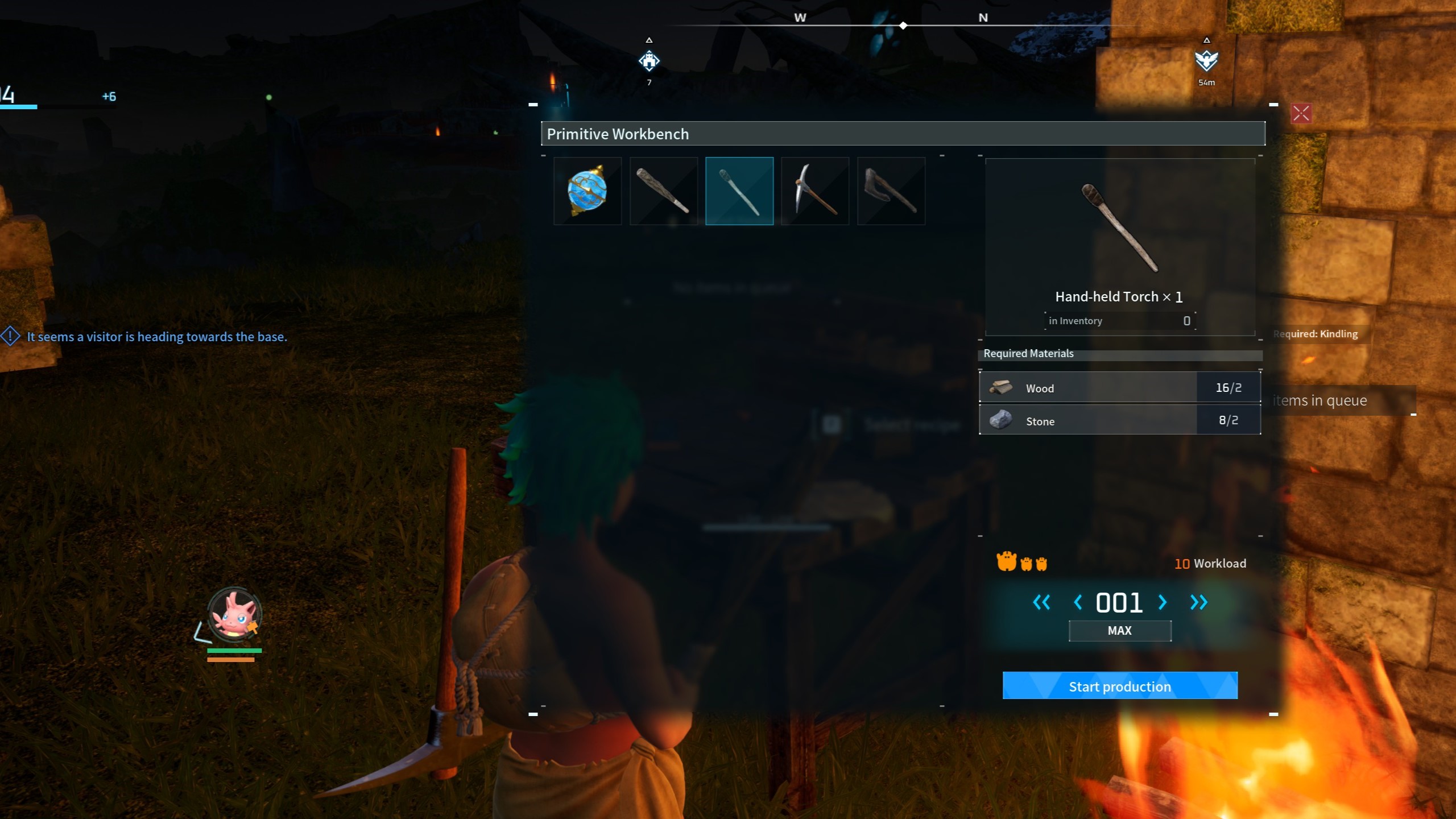Pick the stone pickaxe recipe
The height and width of the screenshot is (819, 1456).
pyautogui.click(x=815, y=191)
